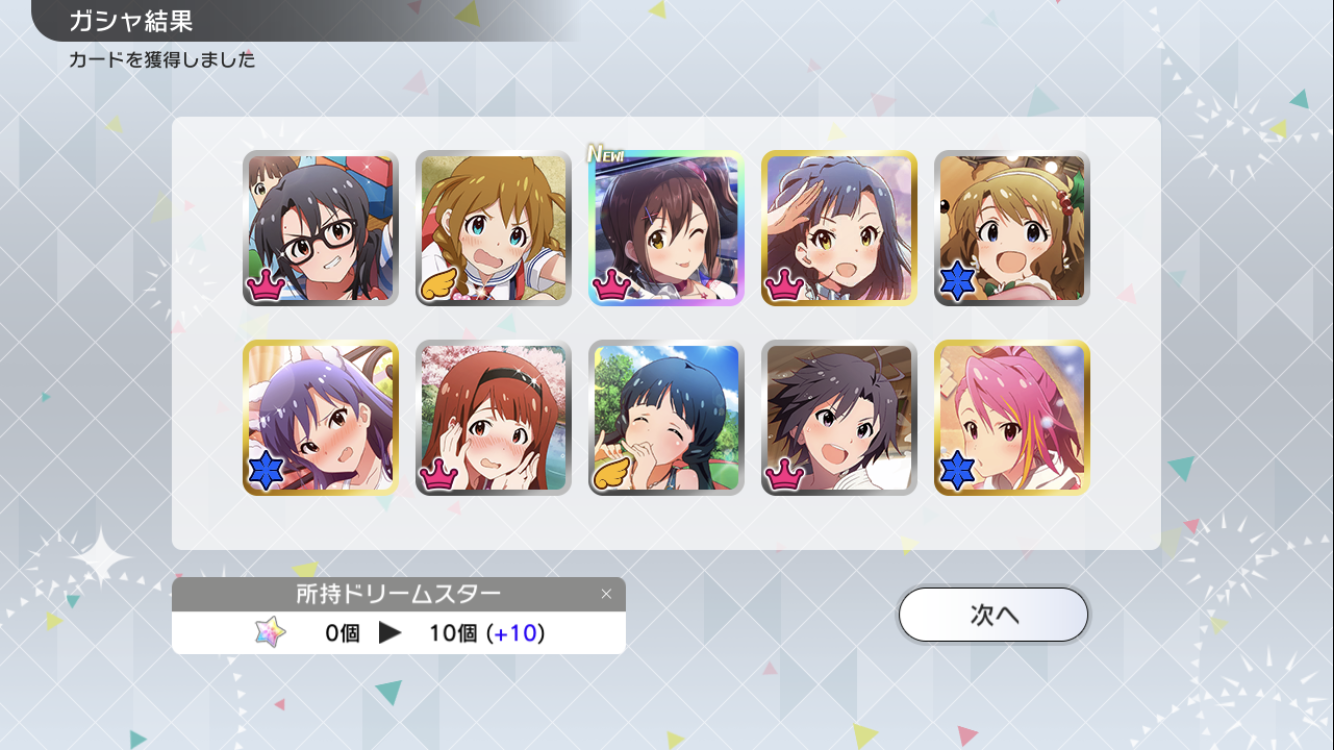Pick the red-haired girl under cherry blossoms
Screen dimensions: 1334x750
493,418
